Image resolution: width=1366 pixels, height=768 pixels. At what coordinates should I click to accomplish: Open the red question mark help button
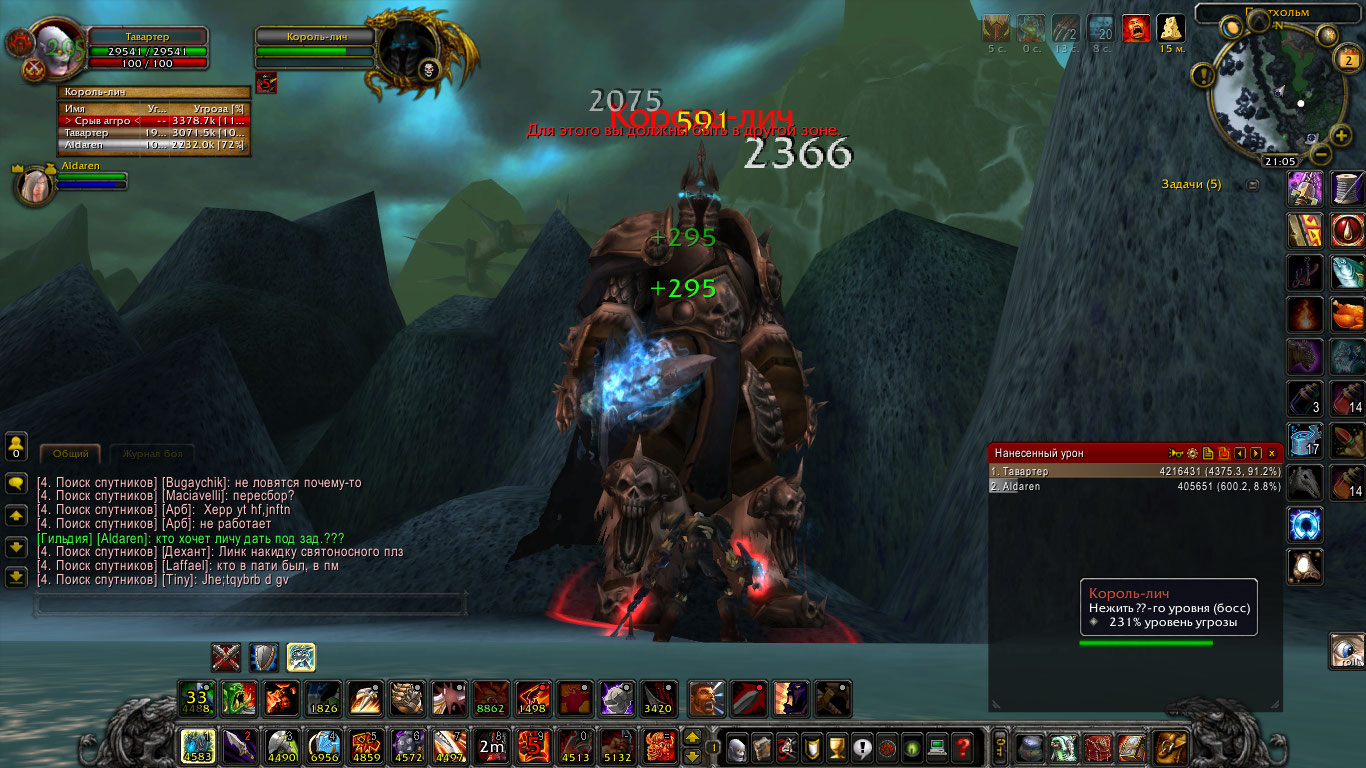coord(962,746)
